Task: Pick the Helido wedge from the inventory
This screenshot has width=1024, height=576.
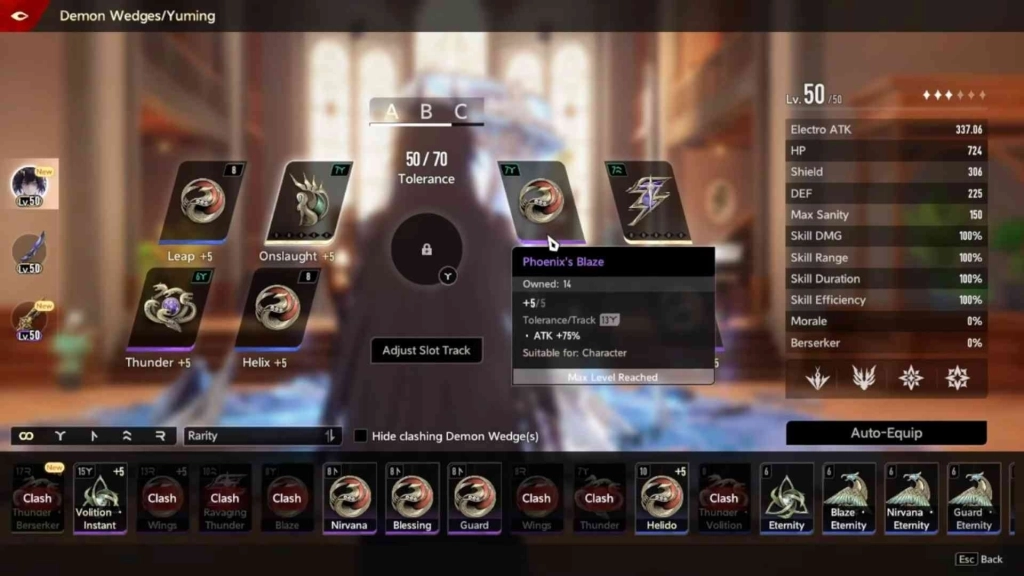Action: click(x=661, y=497)
